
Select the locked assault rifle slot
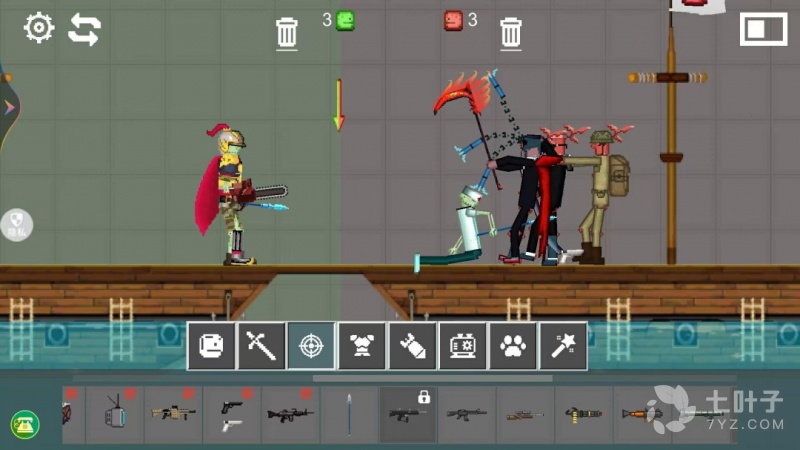coord(407,414)
